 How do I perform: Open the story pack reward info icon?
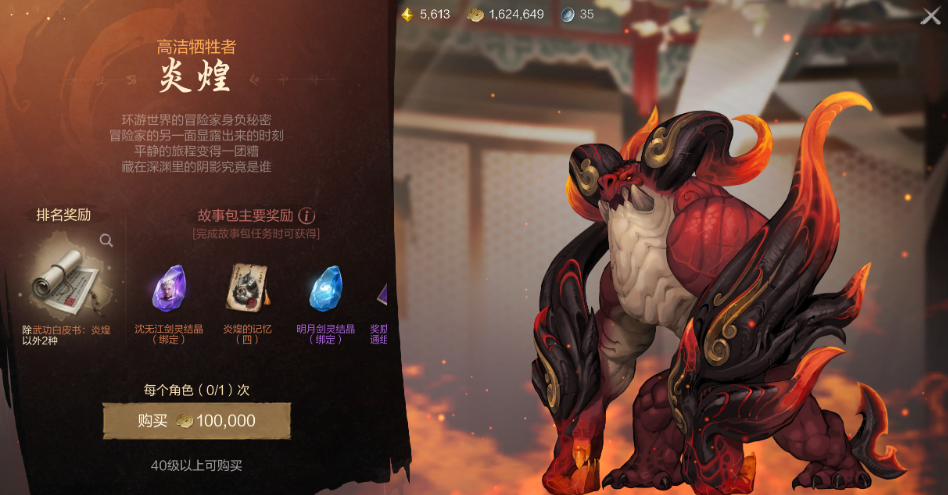click(x=307, y=215)
